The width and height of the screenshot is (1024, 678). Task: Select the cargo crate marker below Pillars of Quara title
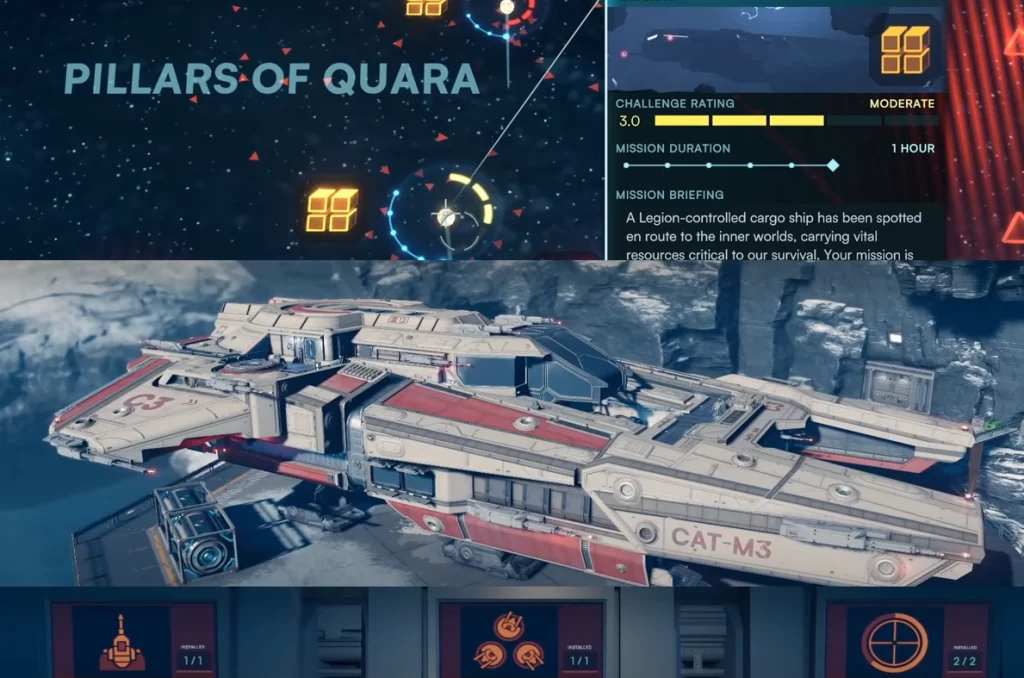click(x=332, y=210)
